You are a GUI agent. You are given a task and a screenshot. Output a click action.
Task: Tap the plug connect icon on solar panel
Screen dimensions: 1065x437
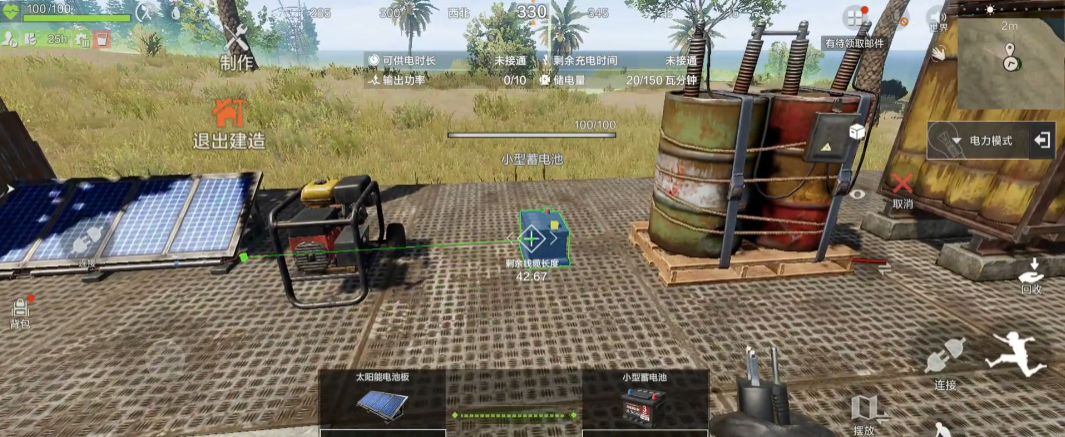pos(87,239)
